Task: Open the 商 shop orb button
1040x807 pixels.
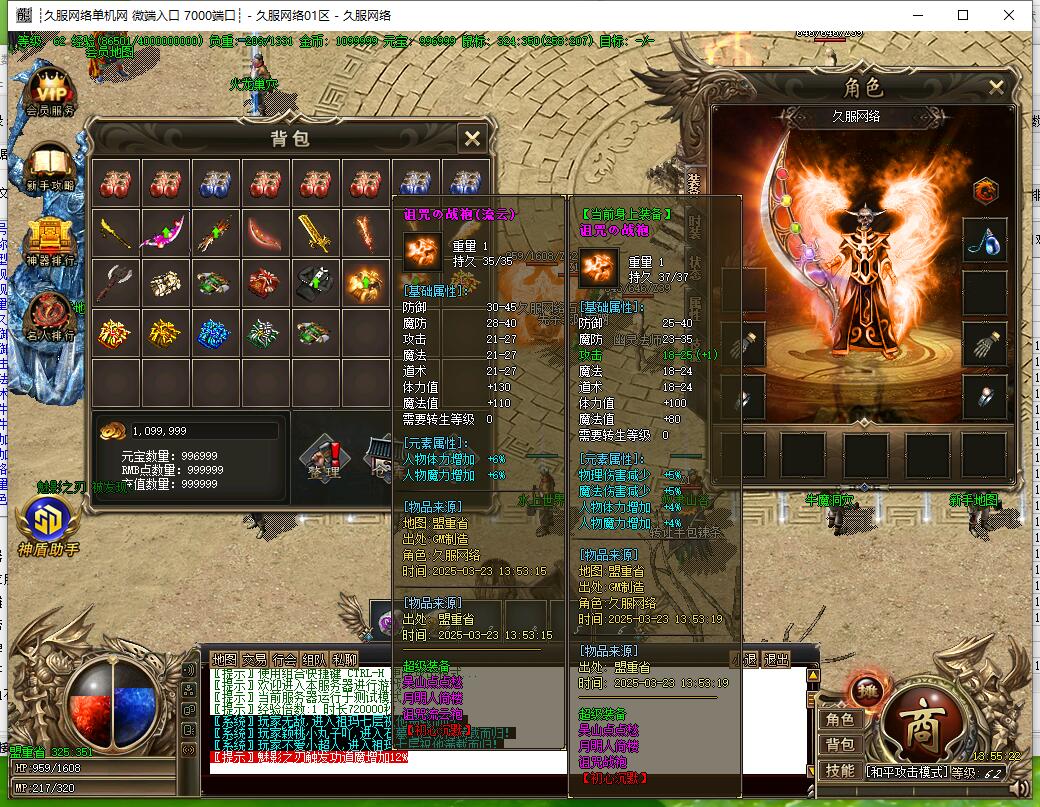Action: coord(922,720)
